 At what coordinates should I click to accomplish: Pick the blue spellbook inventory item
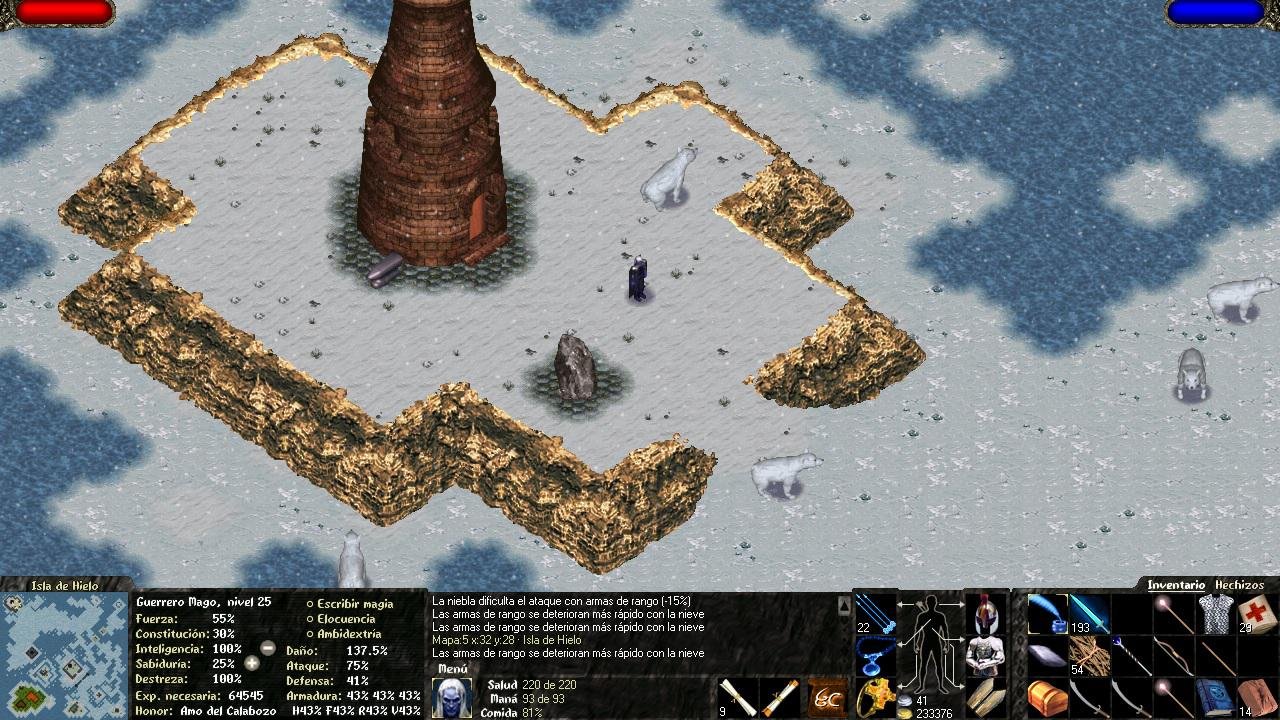pos(1215,697)
